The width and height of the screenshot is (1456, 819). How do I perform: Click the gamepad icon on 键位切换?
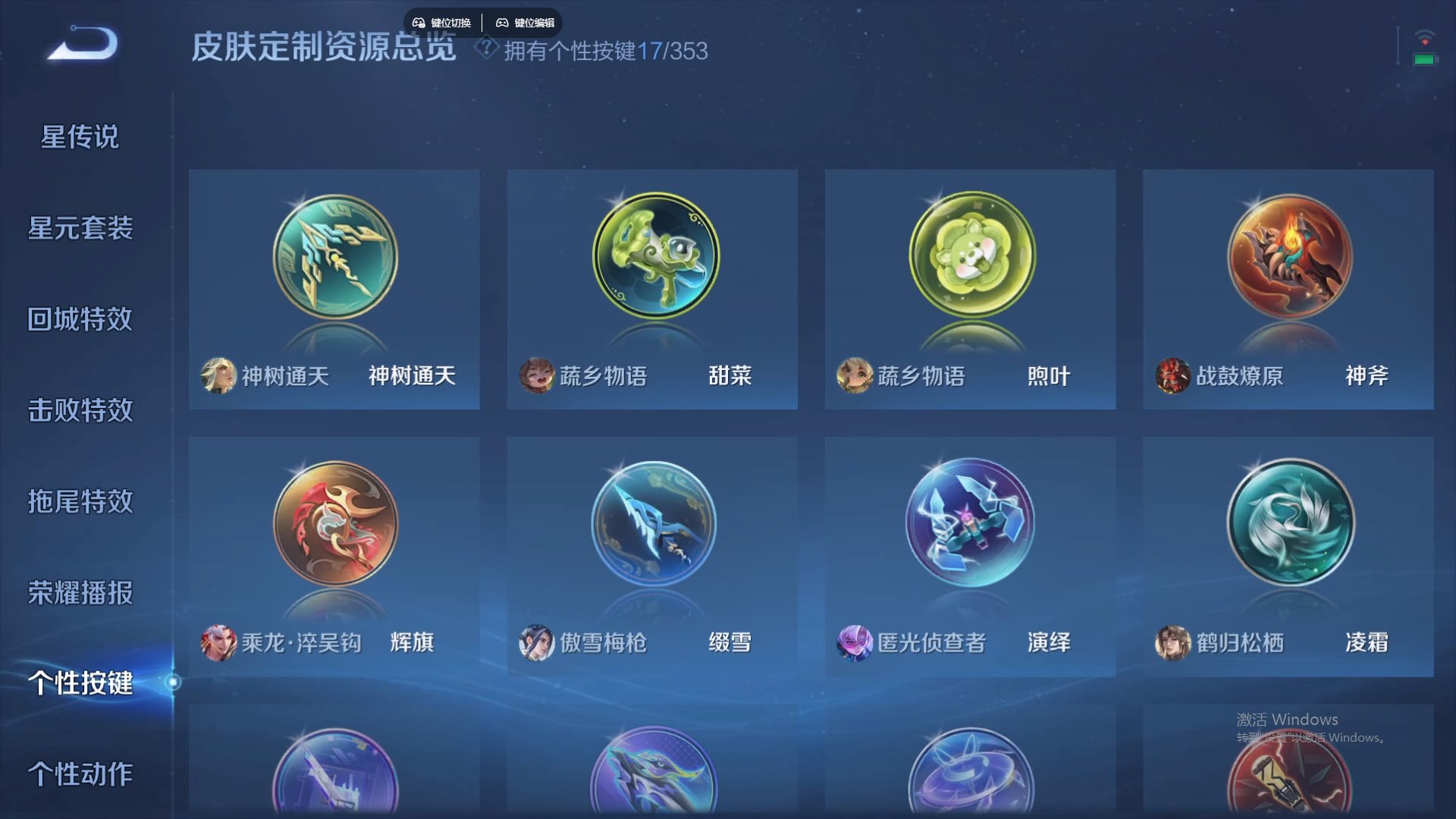point(420,22)
